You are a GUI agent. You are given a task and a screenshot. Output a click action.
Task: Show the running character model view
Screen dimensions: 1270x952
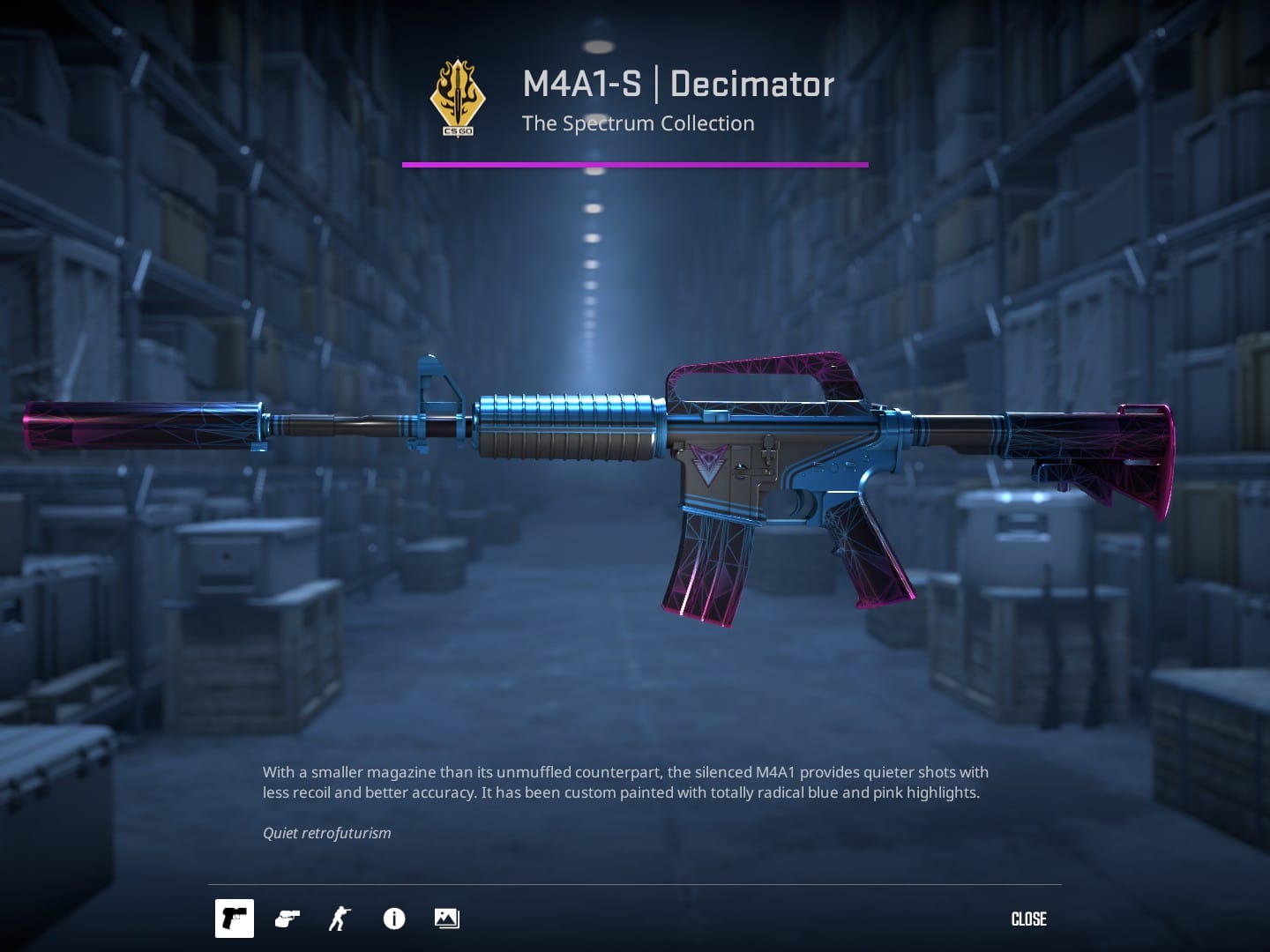tap(340, 919)
